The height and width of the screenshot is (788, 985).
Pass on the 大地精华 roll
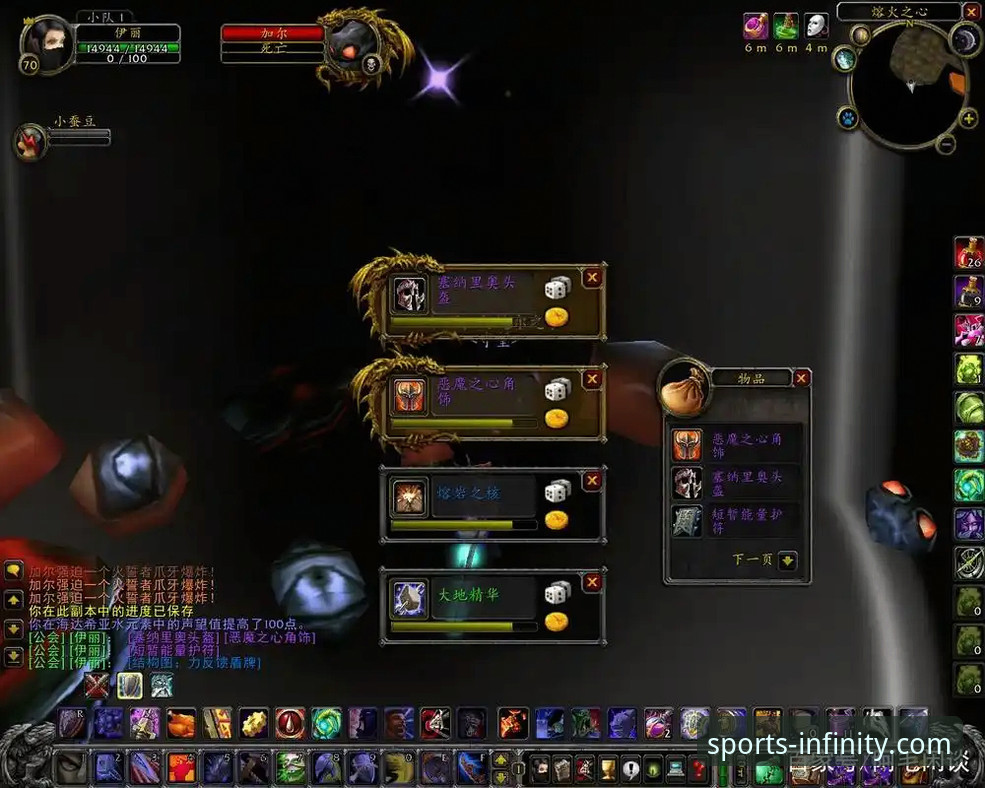coord(592,582)
